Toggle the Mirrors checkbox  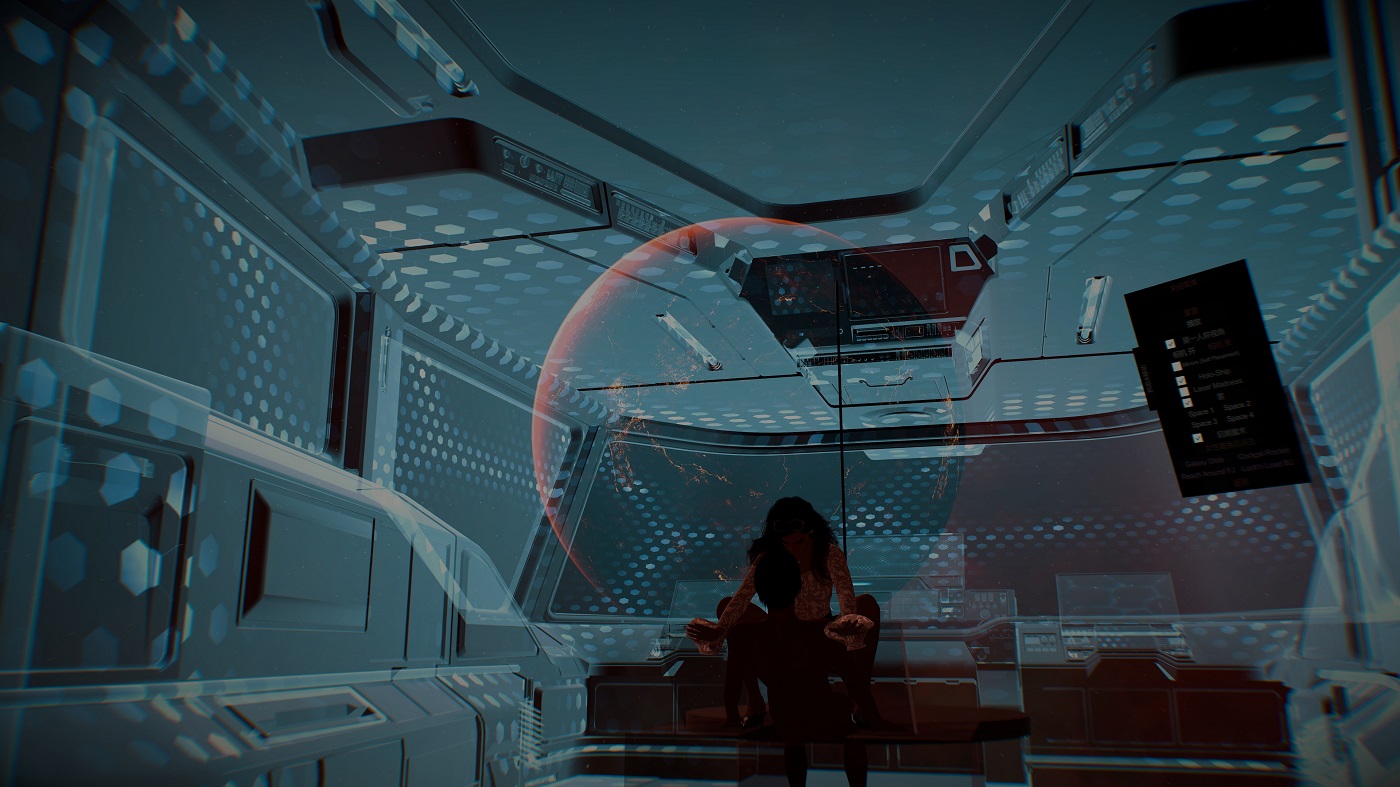click(x=1176, y=367)
